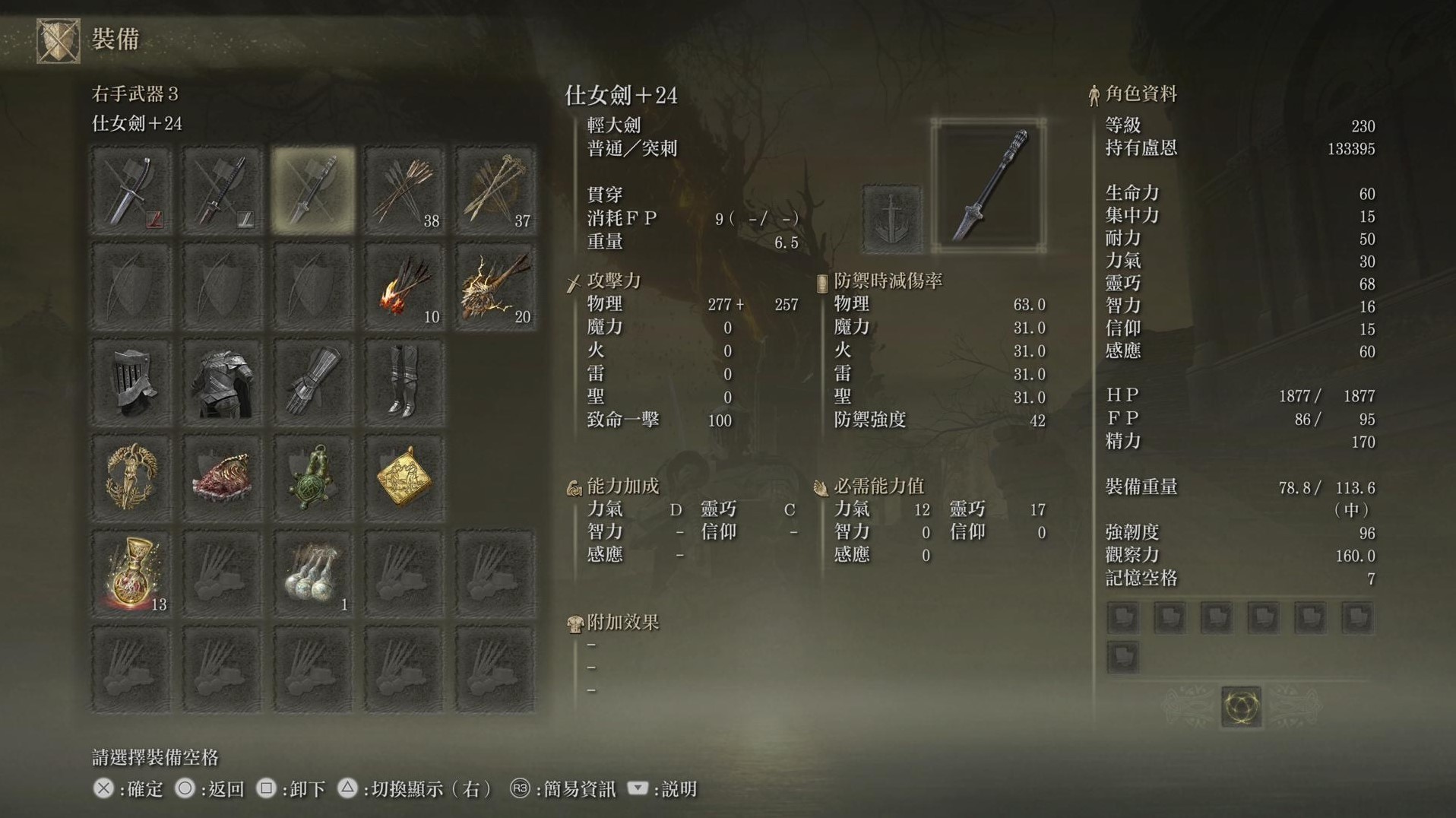Choose the crimson flask quick item slot

[131, 574]
